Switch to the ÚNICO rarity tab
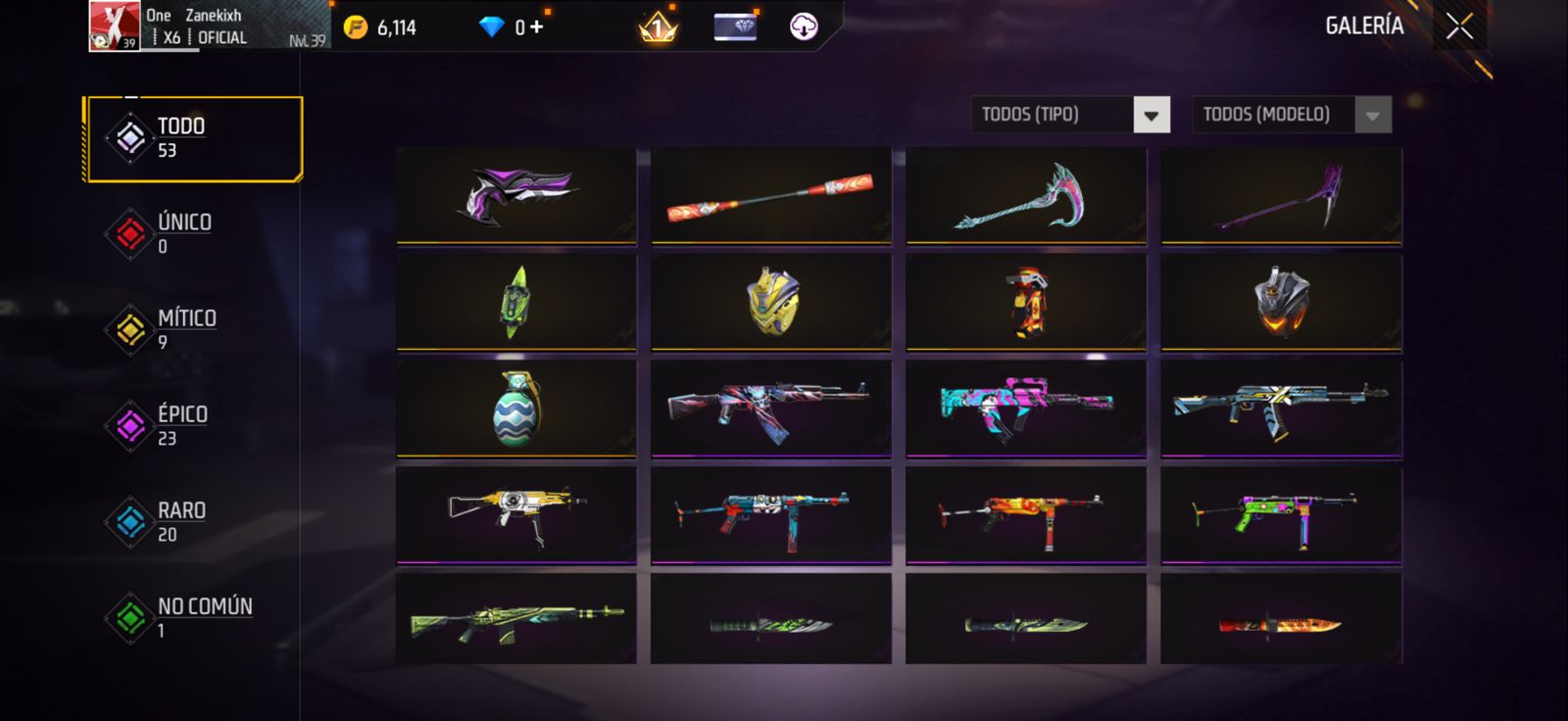1568x721 pixels. pos(183,233)
